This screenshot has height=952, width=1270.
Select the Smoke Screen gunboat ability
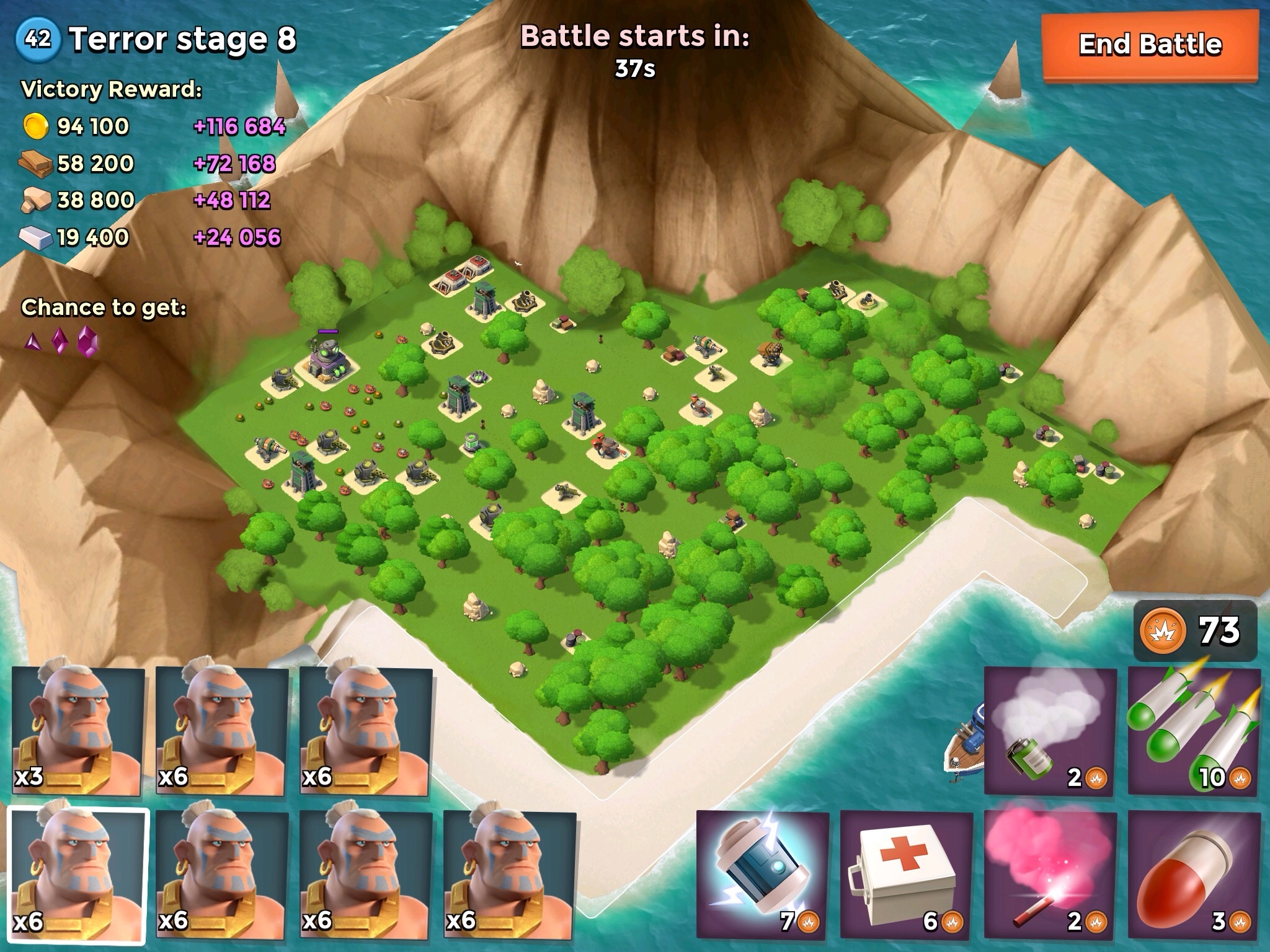pos(1050,731)
